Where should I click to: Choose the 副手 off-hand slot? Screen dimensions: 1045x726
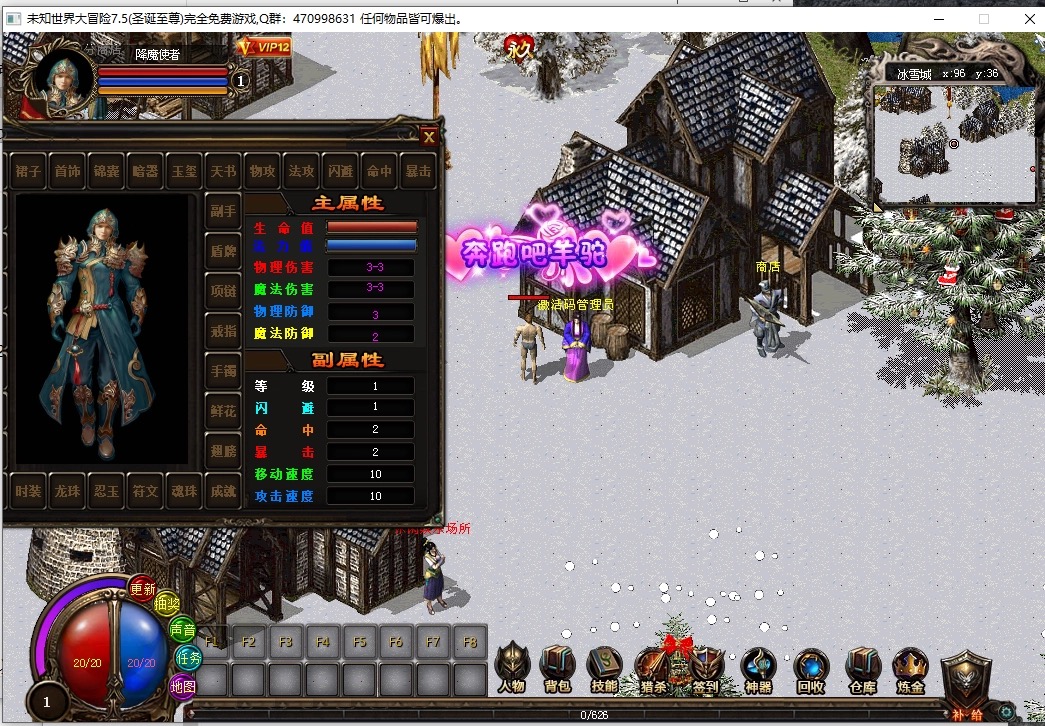point(223,211)
